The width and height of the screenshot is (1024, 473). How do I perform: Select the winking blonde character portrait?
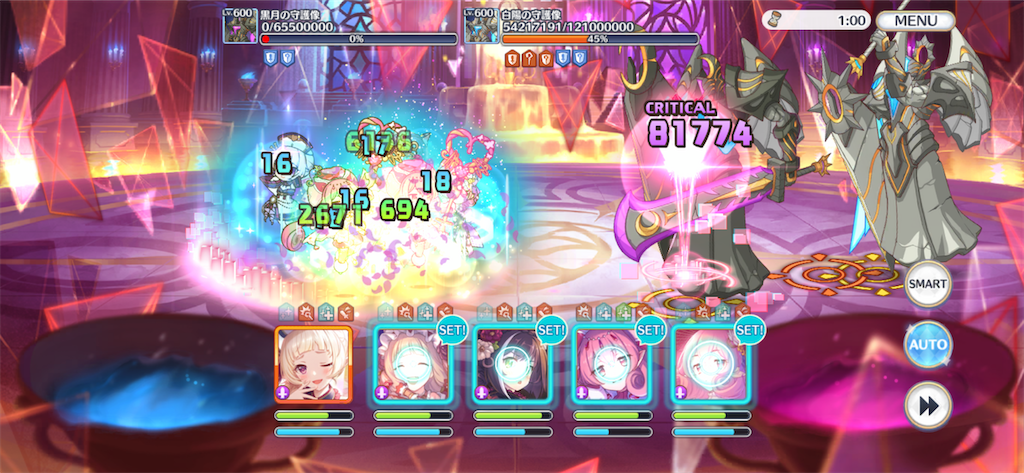click(313, 364)
